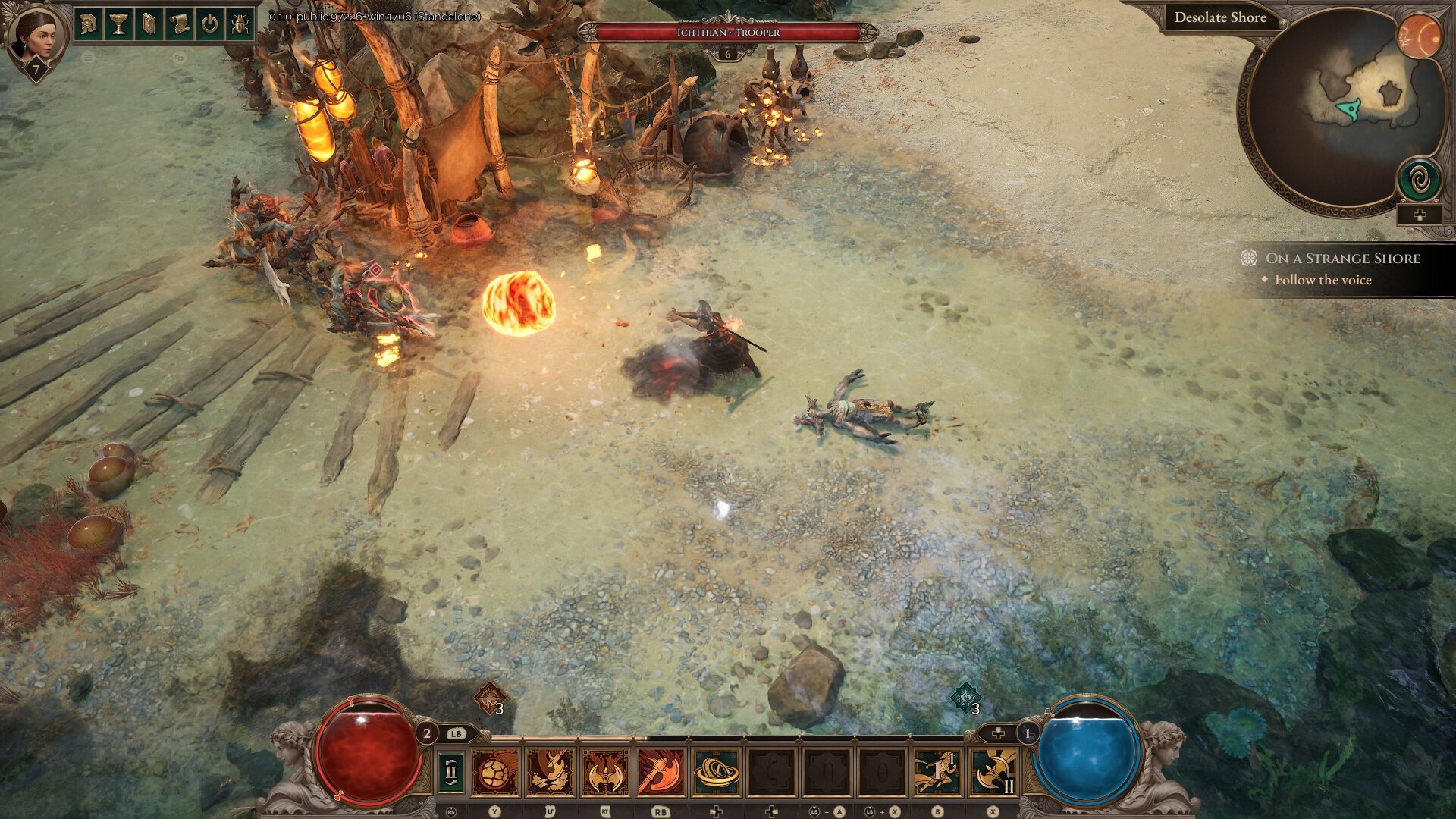This screenshot has height=819, width=1456.
Task: Click the weapon set swap slot
Action: point(451,772)
